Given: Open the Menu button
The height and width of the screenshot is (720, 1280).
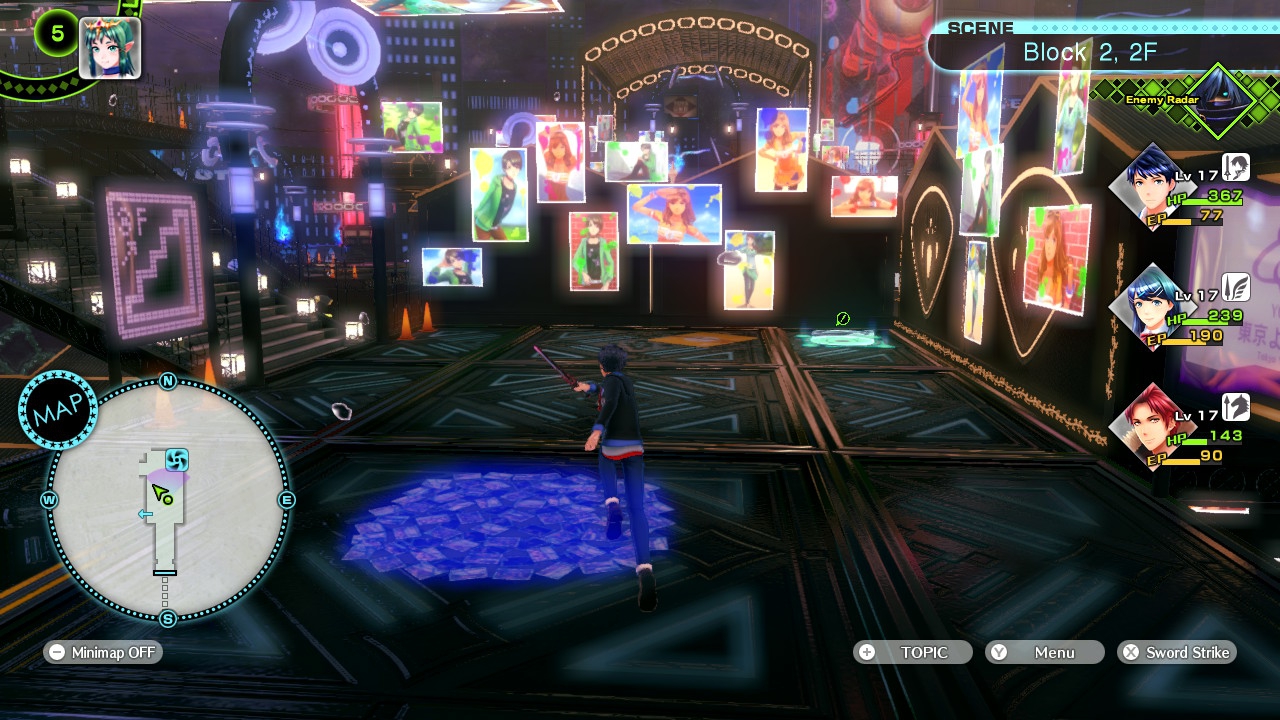Looking at the screenshot, I should tap(1044, 652).
